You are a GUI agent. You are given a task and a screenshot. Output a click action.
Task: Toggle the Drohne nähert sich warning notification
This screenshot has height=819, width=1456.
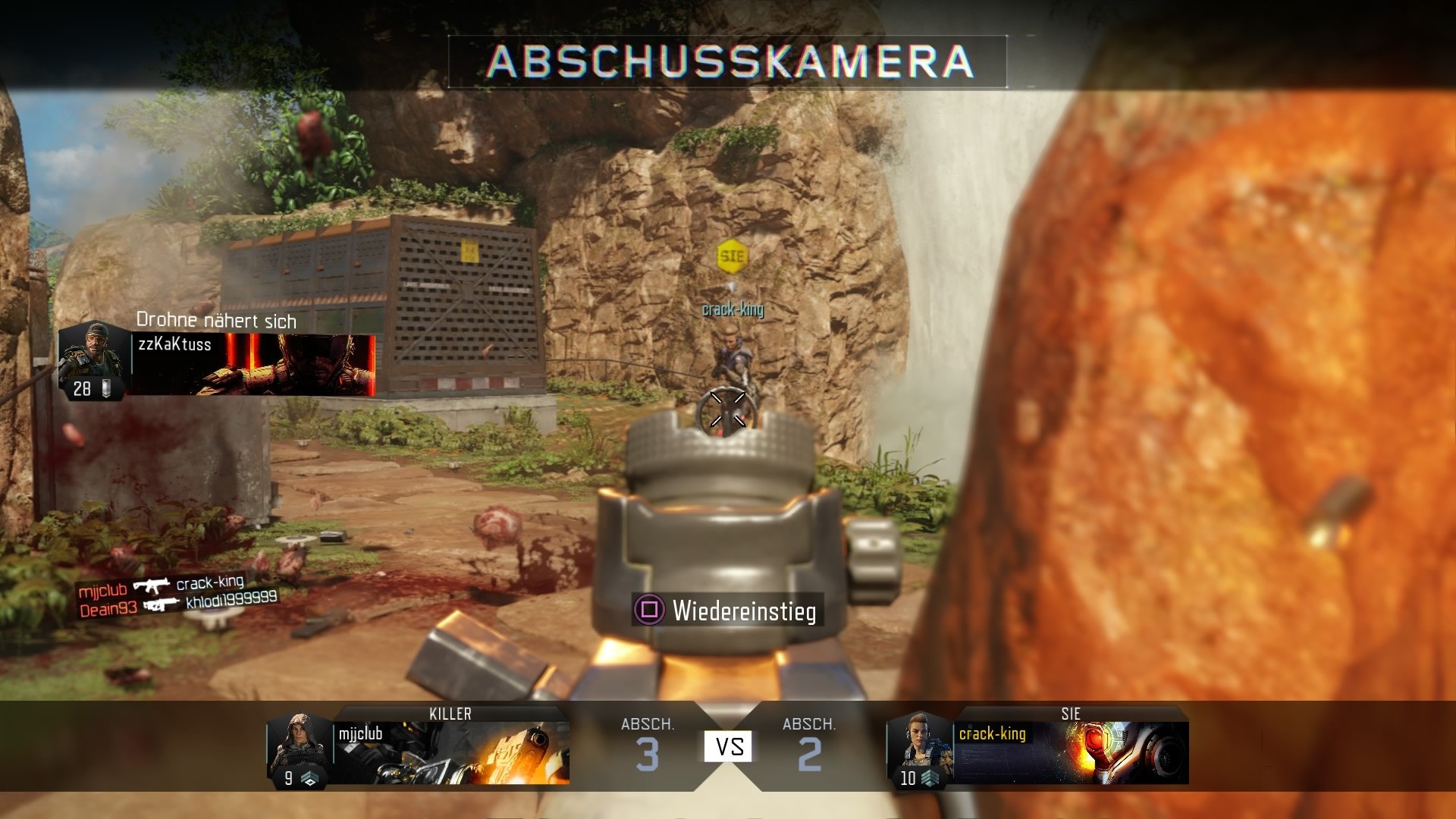pyautogui.click(x=216, y=322)
